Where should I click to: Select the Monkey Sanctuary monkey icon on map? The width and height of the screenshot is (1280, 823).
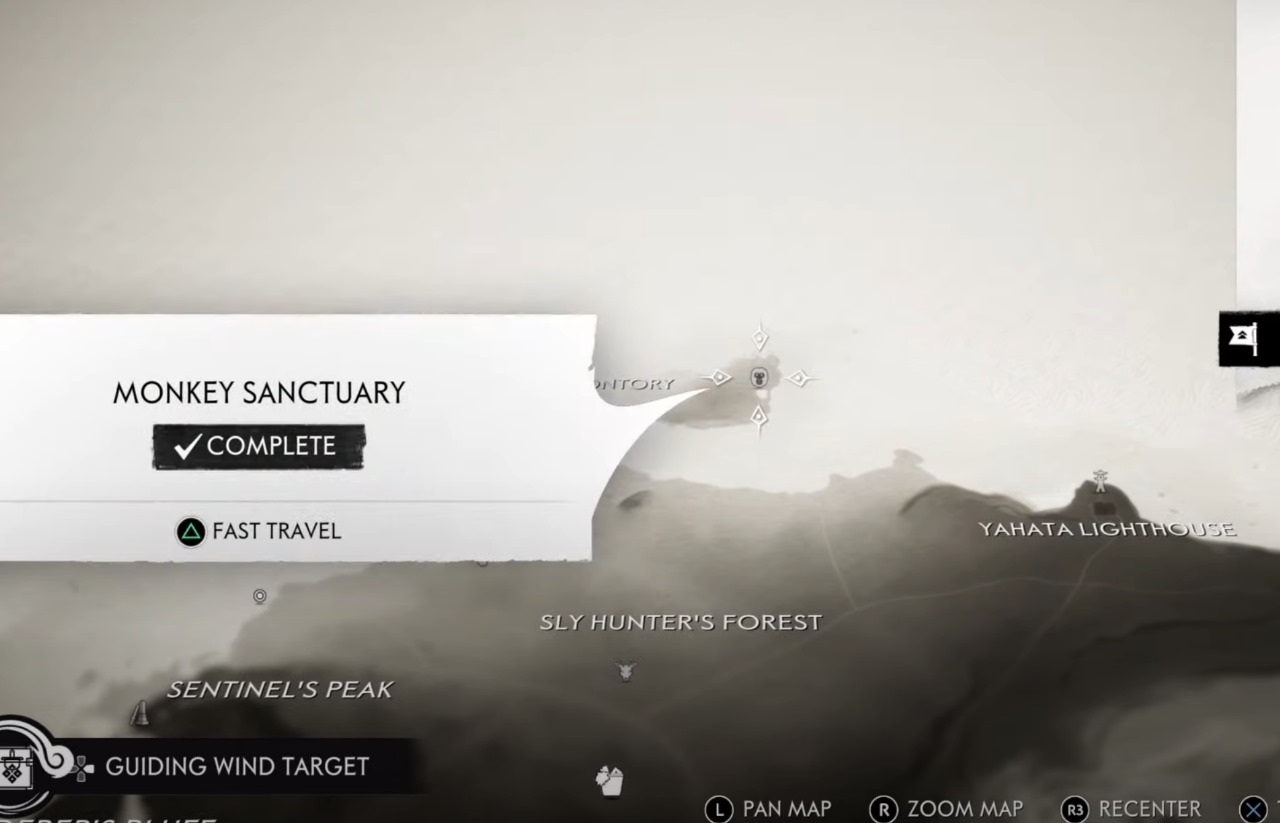pos(760,378)
